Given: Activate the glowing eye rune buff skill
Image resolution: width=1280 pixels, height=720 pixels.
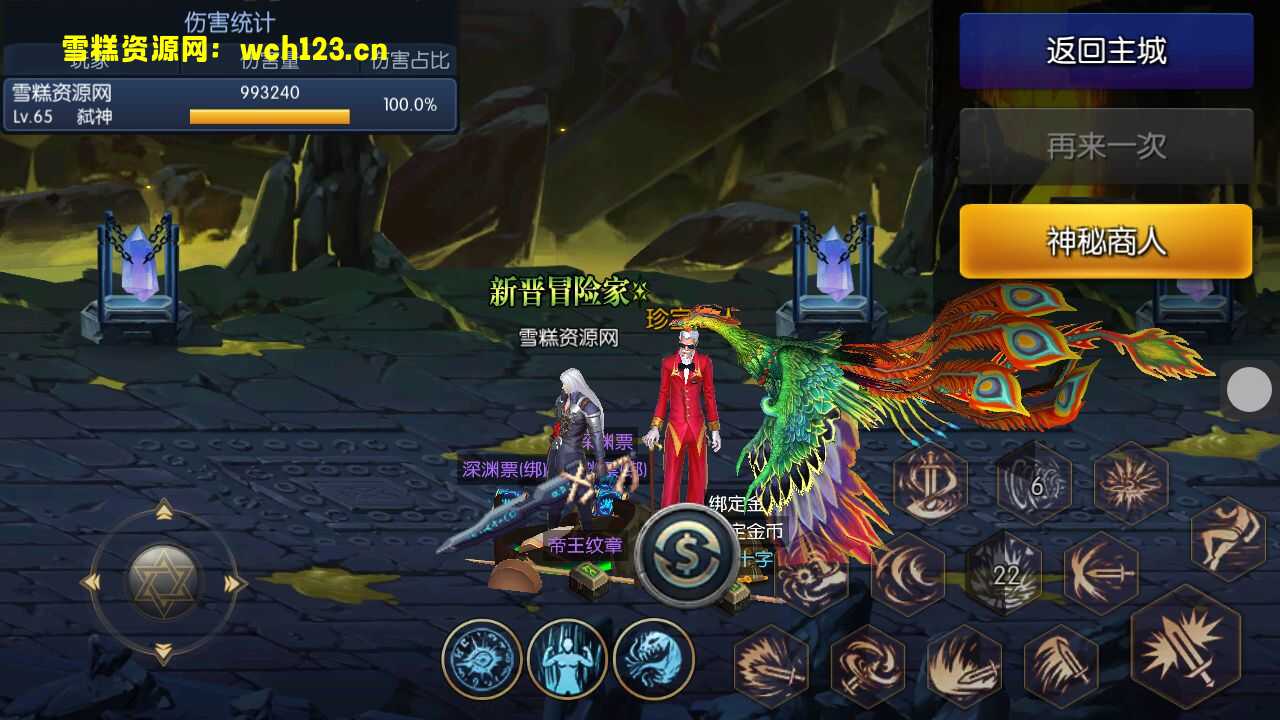Looking at the screenshot, I should click(x=482, y=659).
